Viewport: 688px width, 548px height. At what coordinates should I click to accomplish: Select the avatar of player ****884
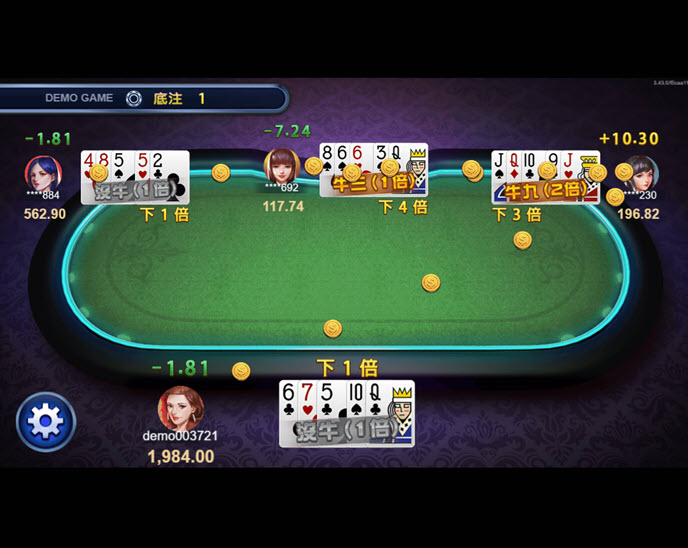click(43, 172)
